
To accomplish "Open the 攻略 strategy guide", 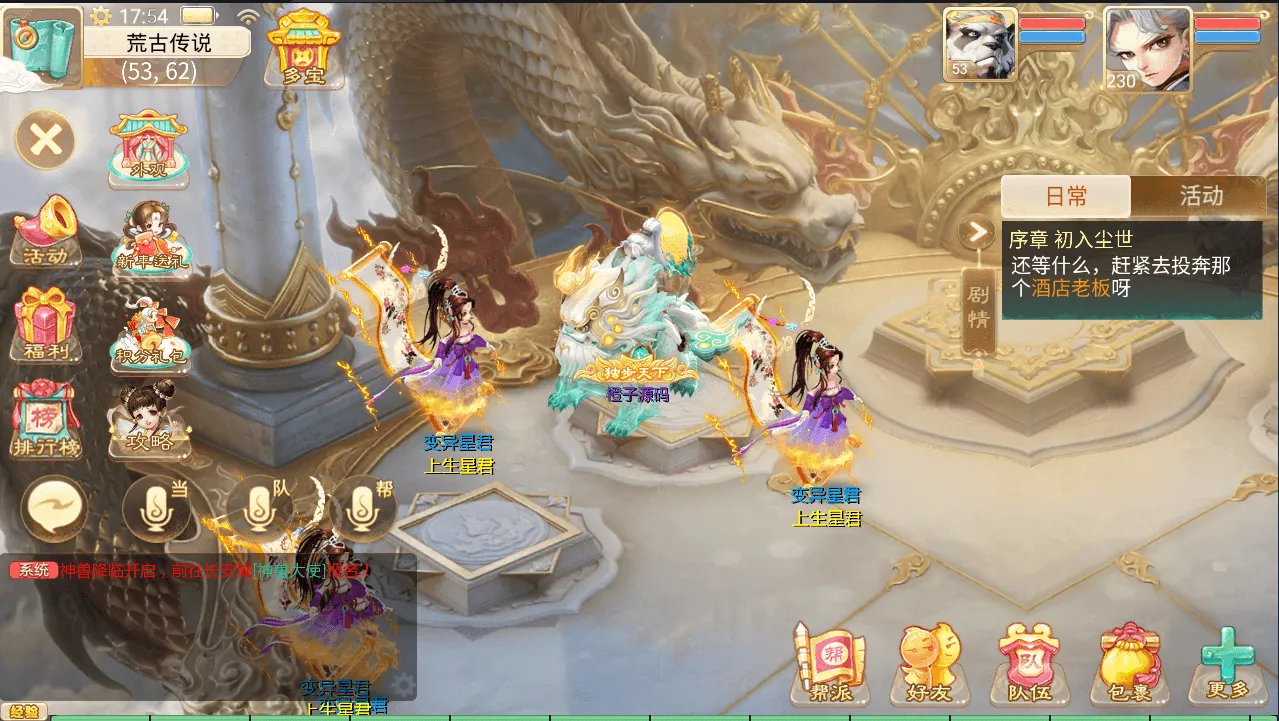I will pos(150,420).
